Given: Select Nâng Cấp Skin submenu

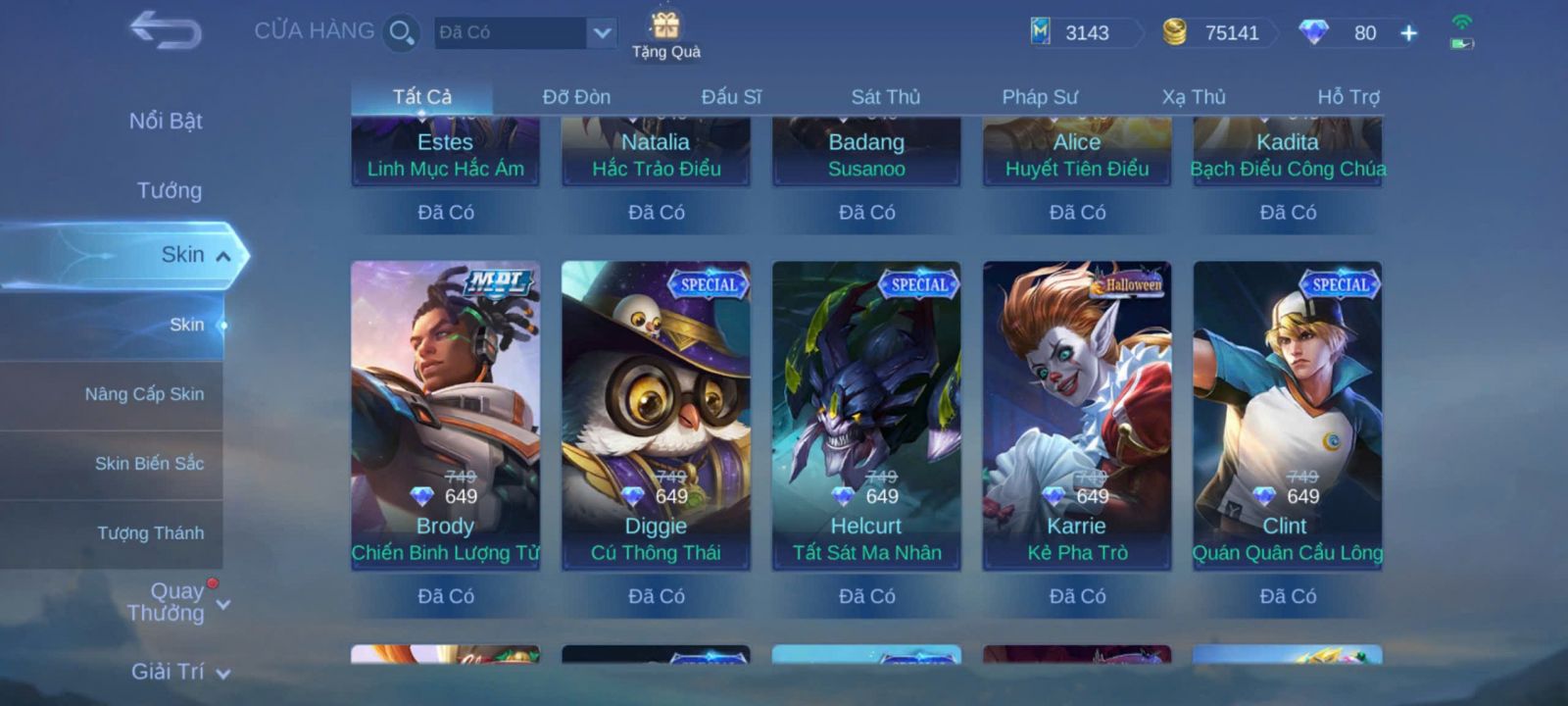Looking at the screenshot, I should coord(144,394).
